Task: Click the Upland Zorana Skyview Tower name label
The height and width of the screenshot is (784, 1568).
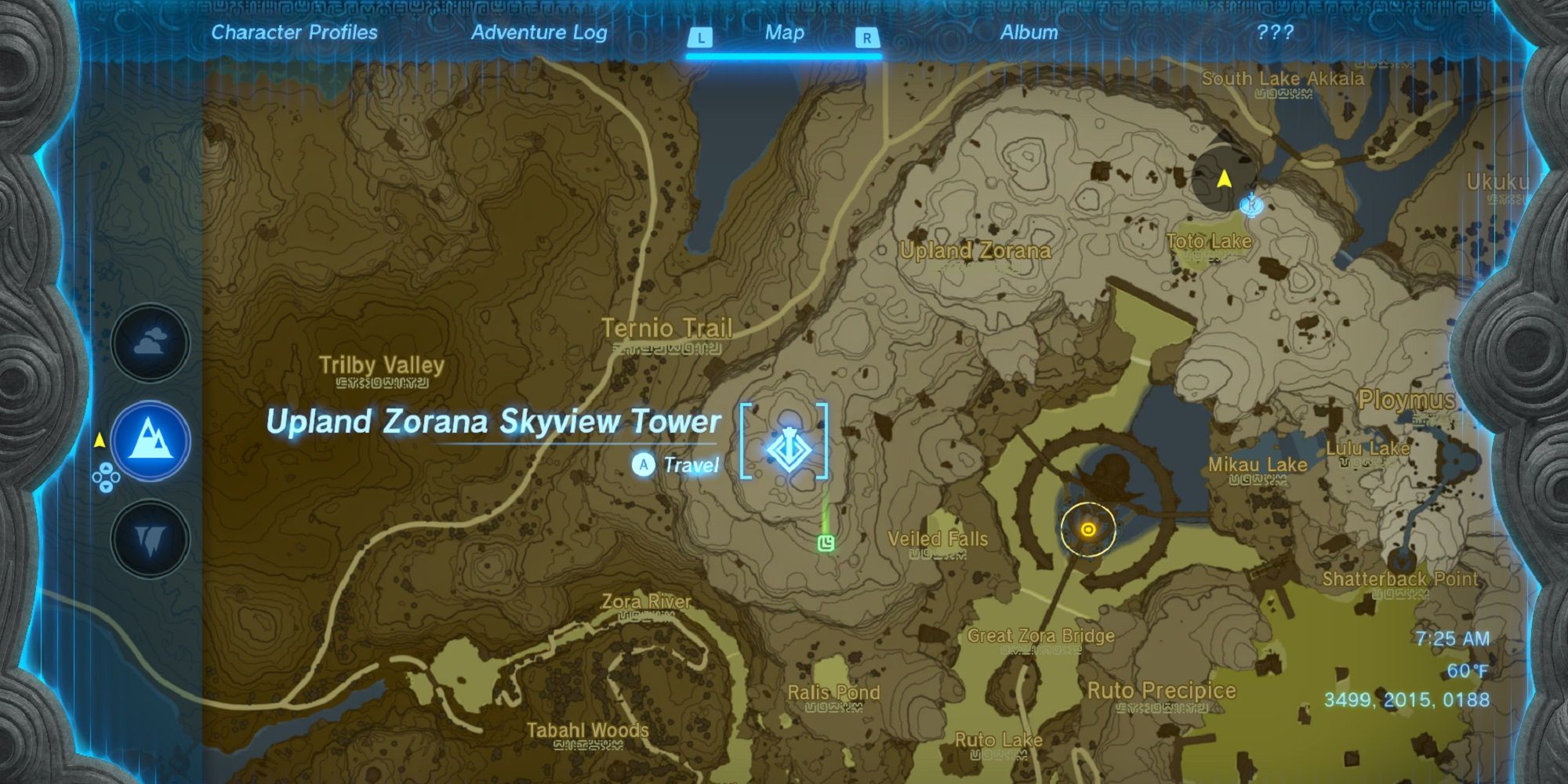Action: pyautogui.click(x=494, y=422)
